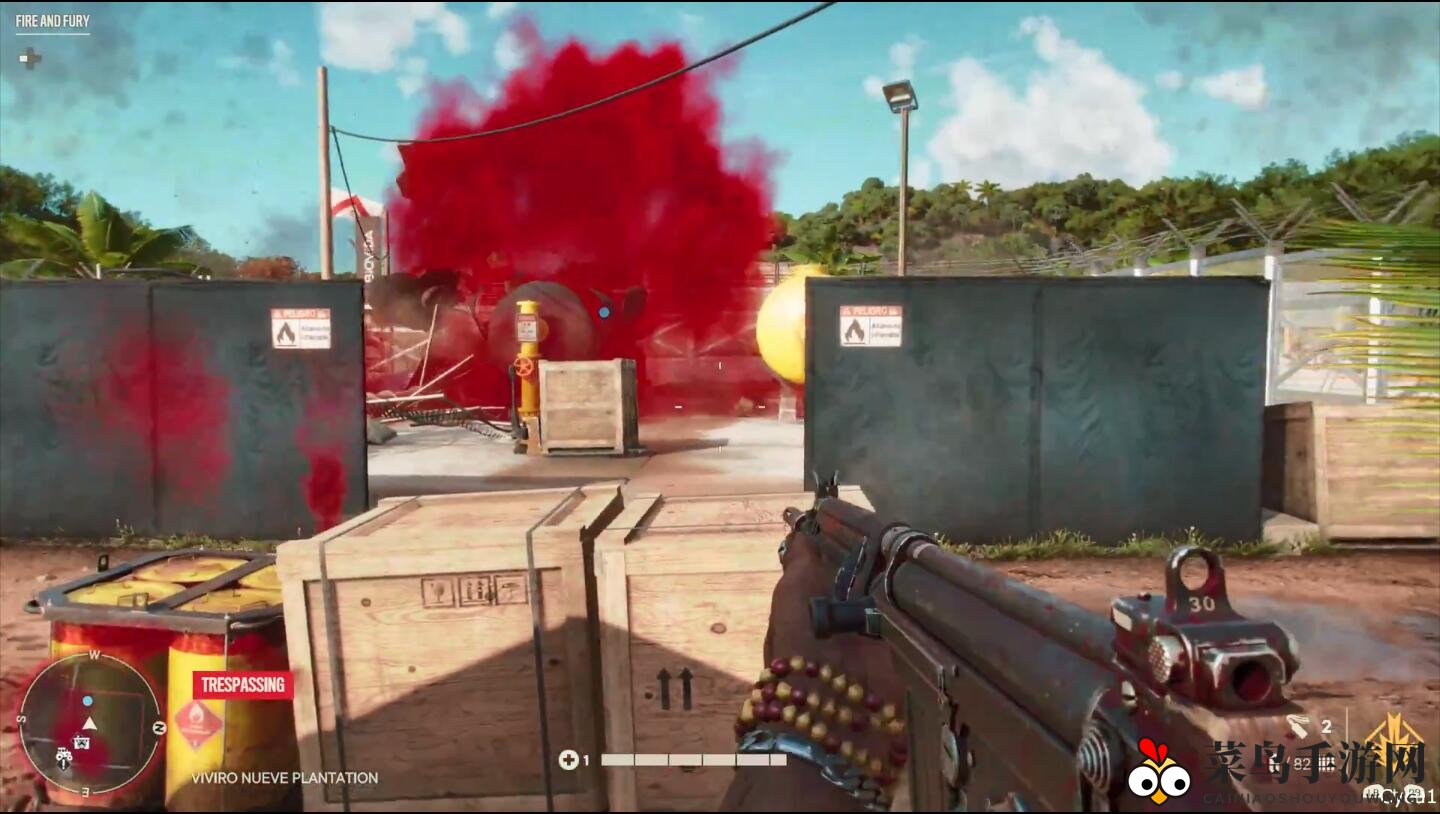The height and width of the screenshot is (814, 1440).
Task: Select the molotov throwable icon
Action: click(1297, 727)
